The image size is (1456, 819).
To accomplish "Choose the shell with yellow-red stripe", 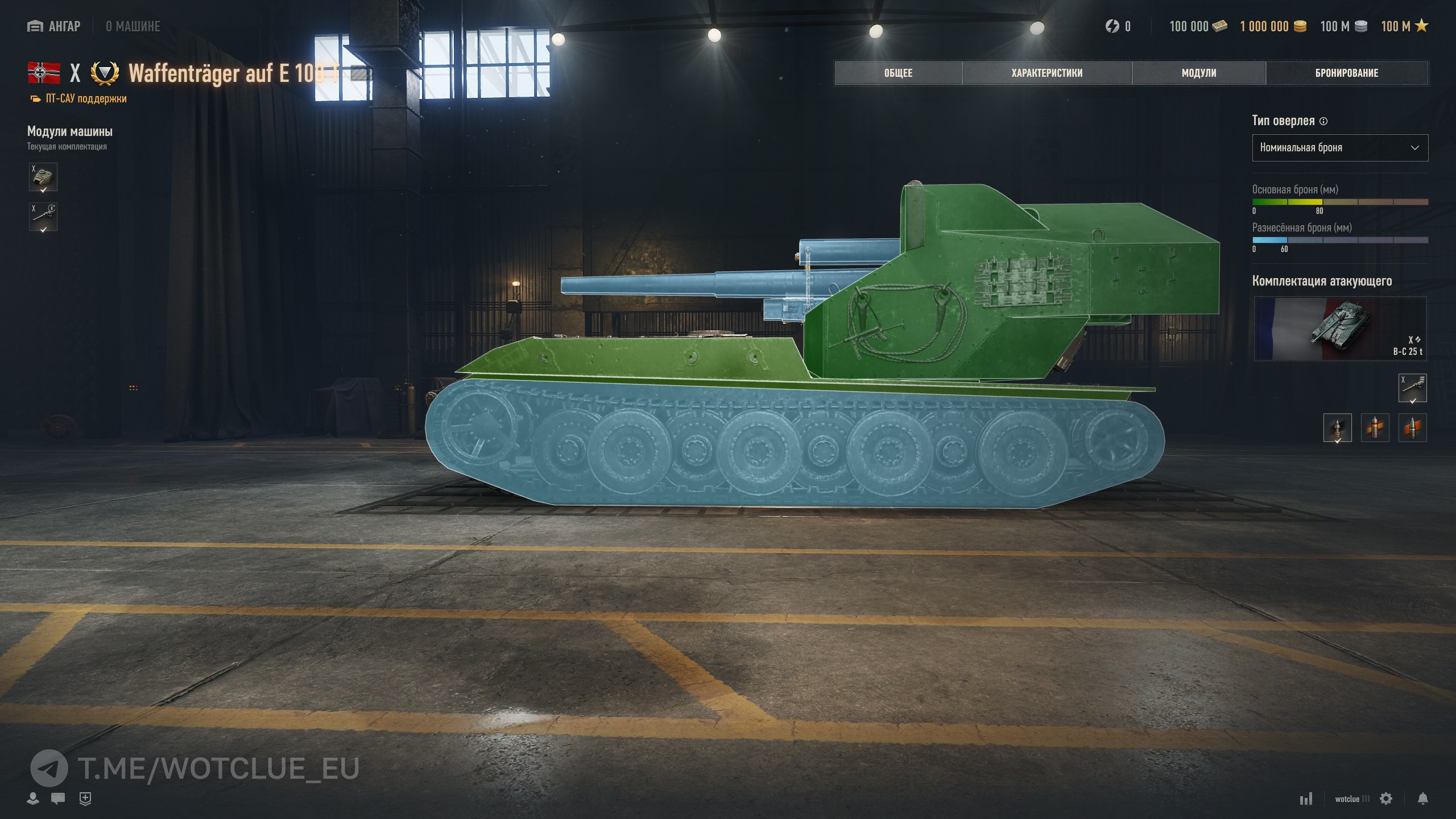I will click(x=1375, y=428).
